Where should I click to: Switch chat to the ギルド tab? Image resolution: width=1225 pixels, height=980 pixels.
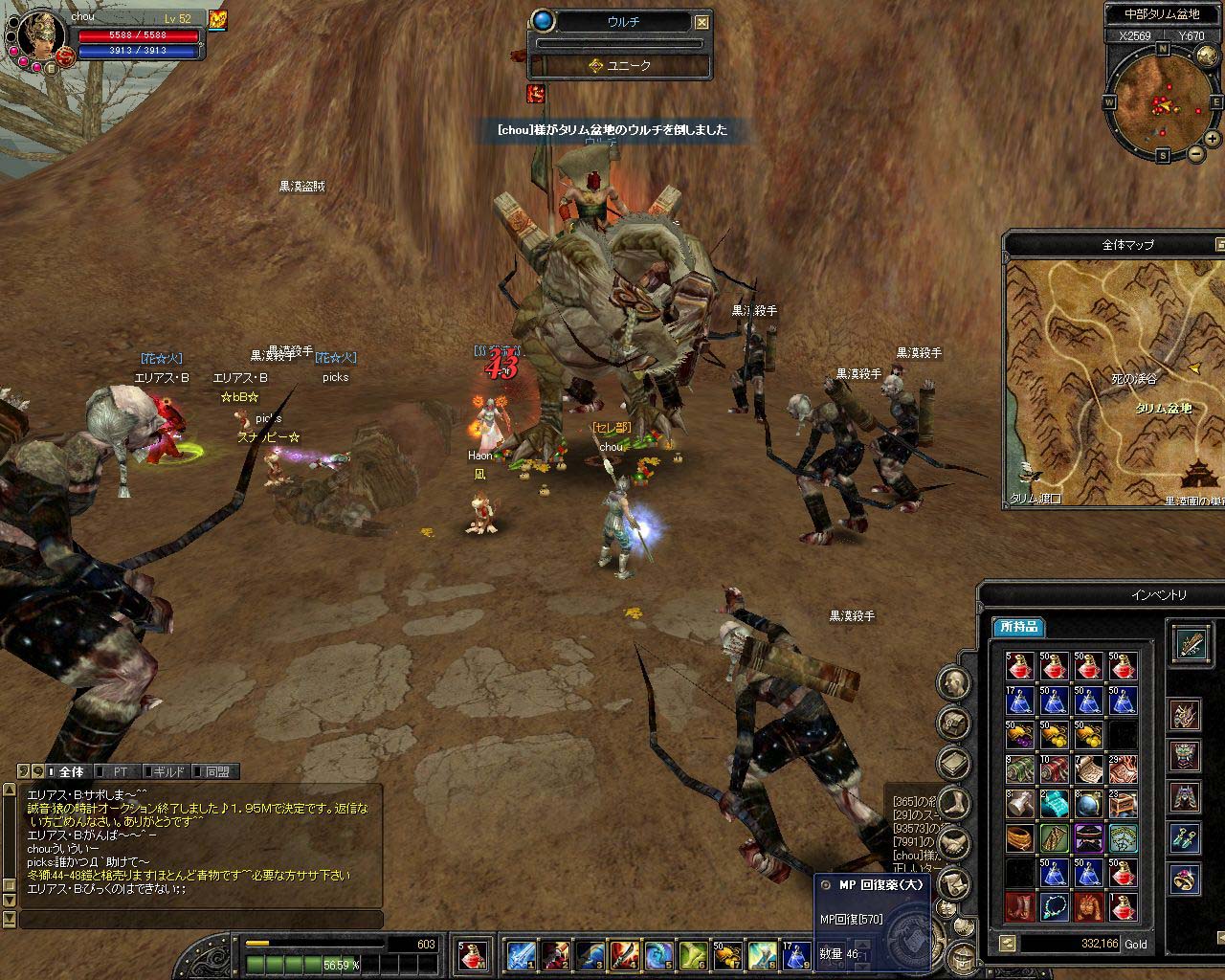(167, 771)
